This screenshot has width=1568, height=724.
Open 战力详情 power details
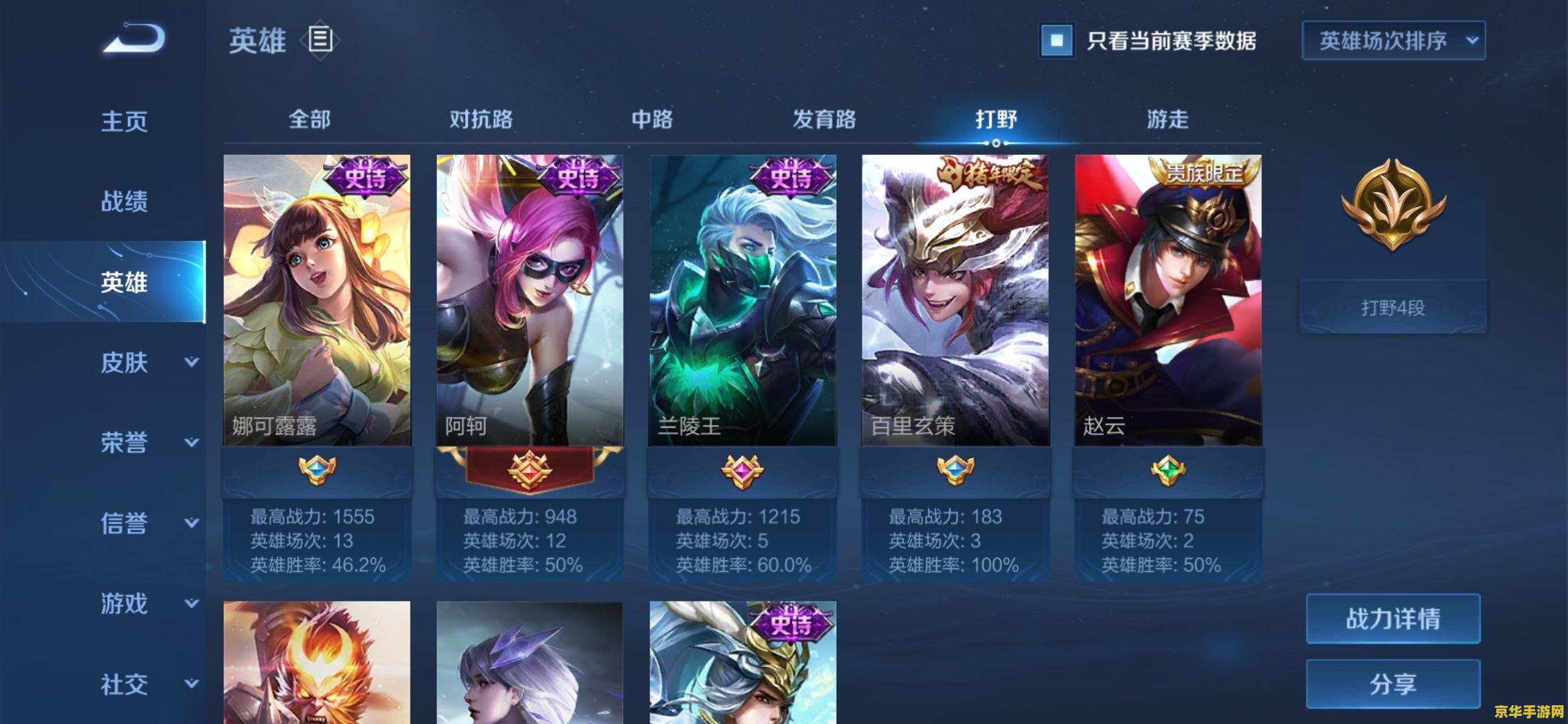tap(1393, 618)
